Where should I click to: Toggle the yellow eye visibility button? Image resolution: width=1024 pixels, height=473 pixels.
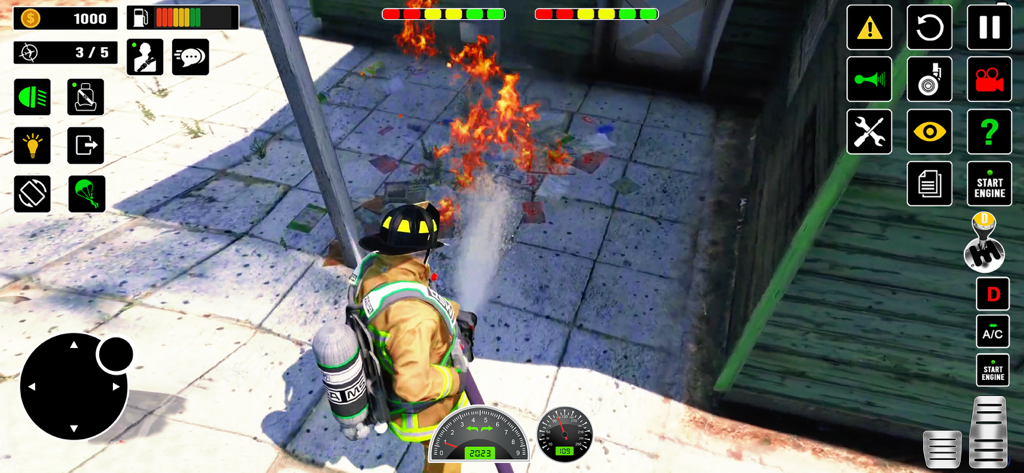pyautogui.click(x=929, y=132)
